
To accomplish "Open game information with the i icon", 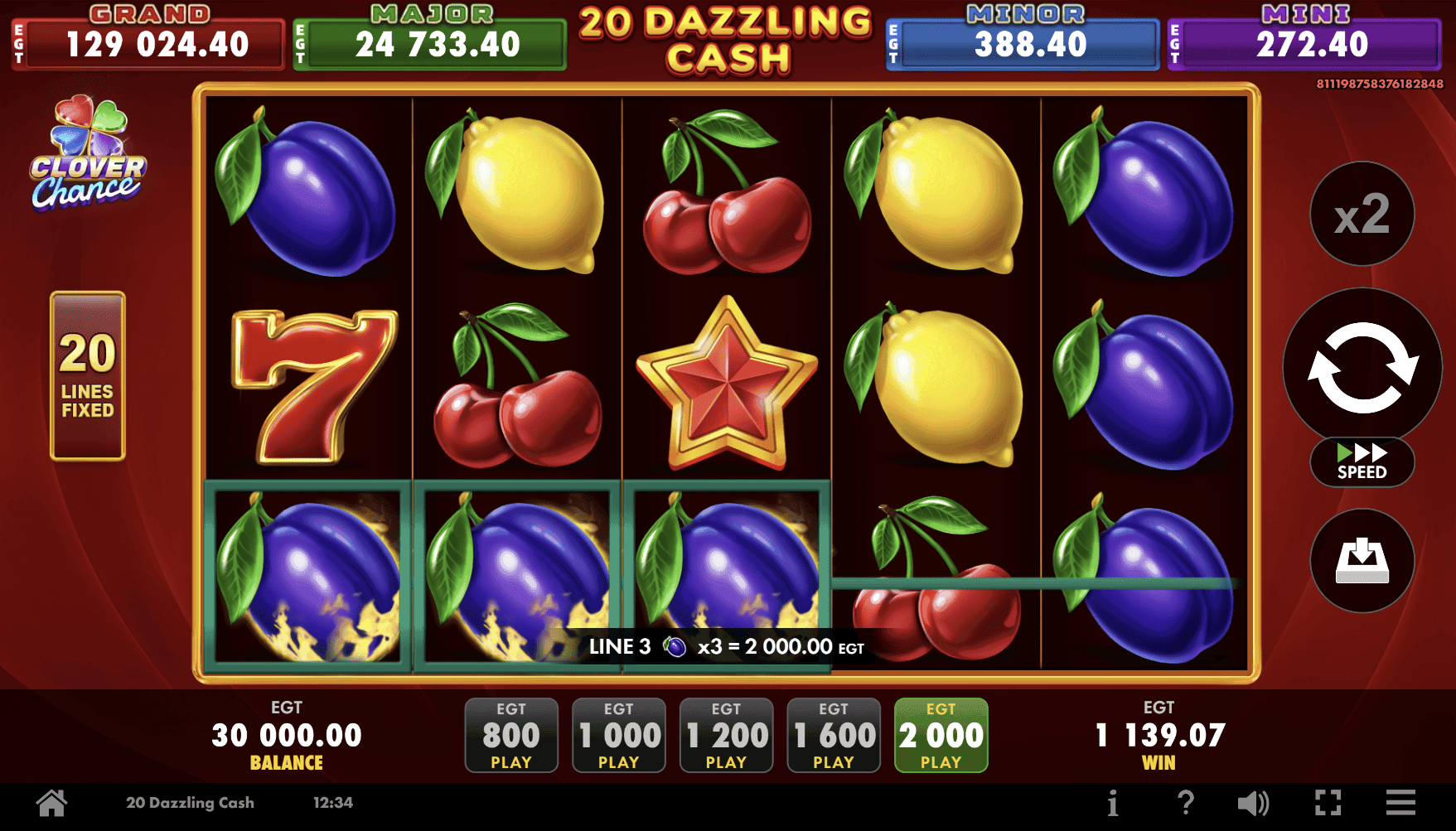I will click(1112, 802).
